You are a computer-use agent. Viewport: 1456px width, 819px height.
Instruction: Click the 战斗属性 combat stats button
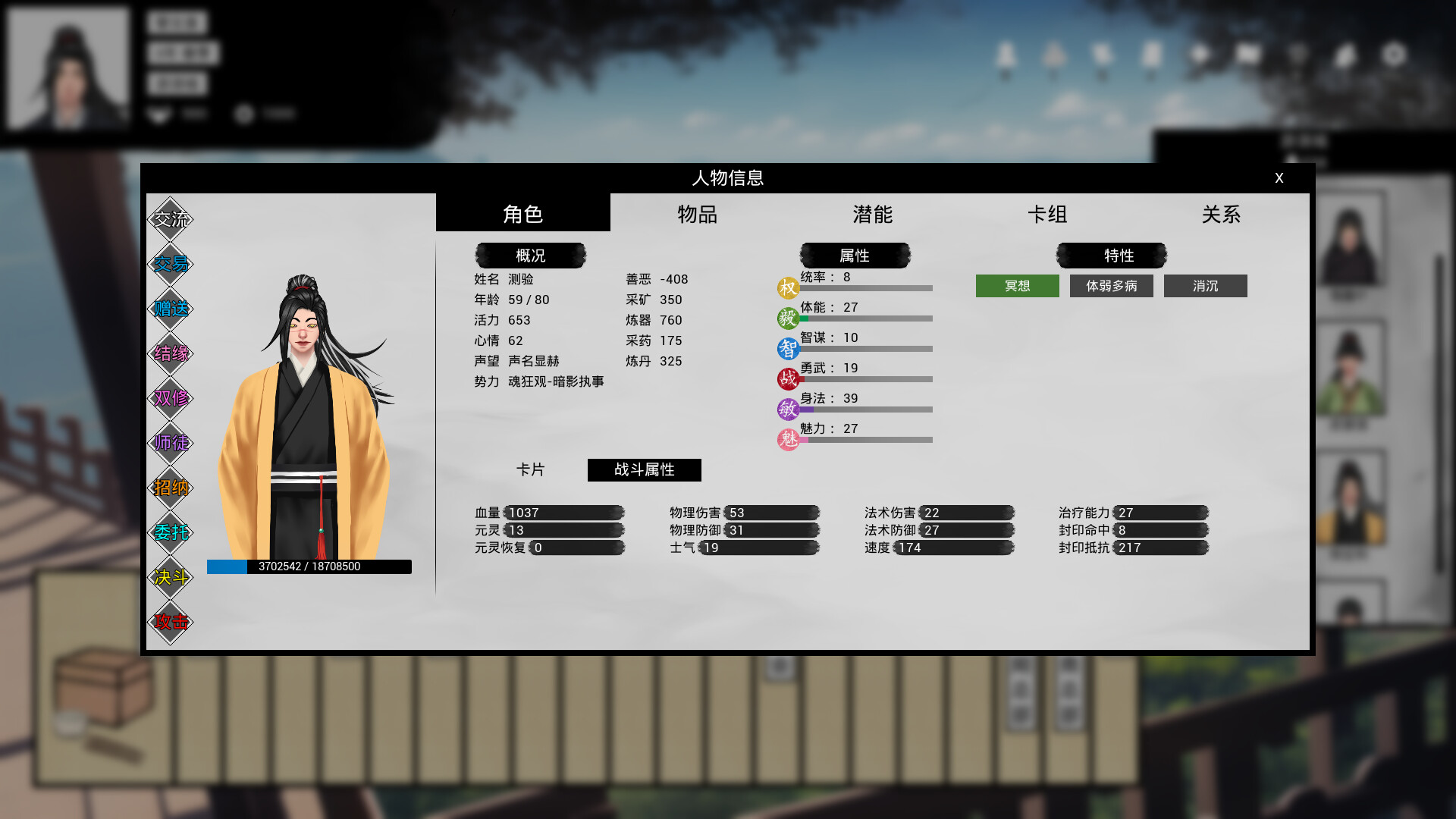pyautogui.click(x=644, y=469)
